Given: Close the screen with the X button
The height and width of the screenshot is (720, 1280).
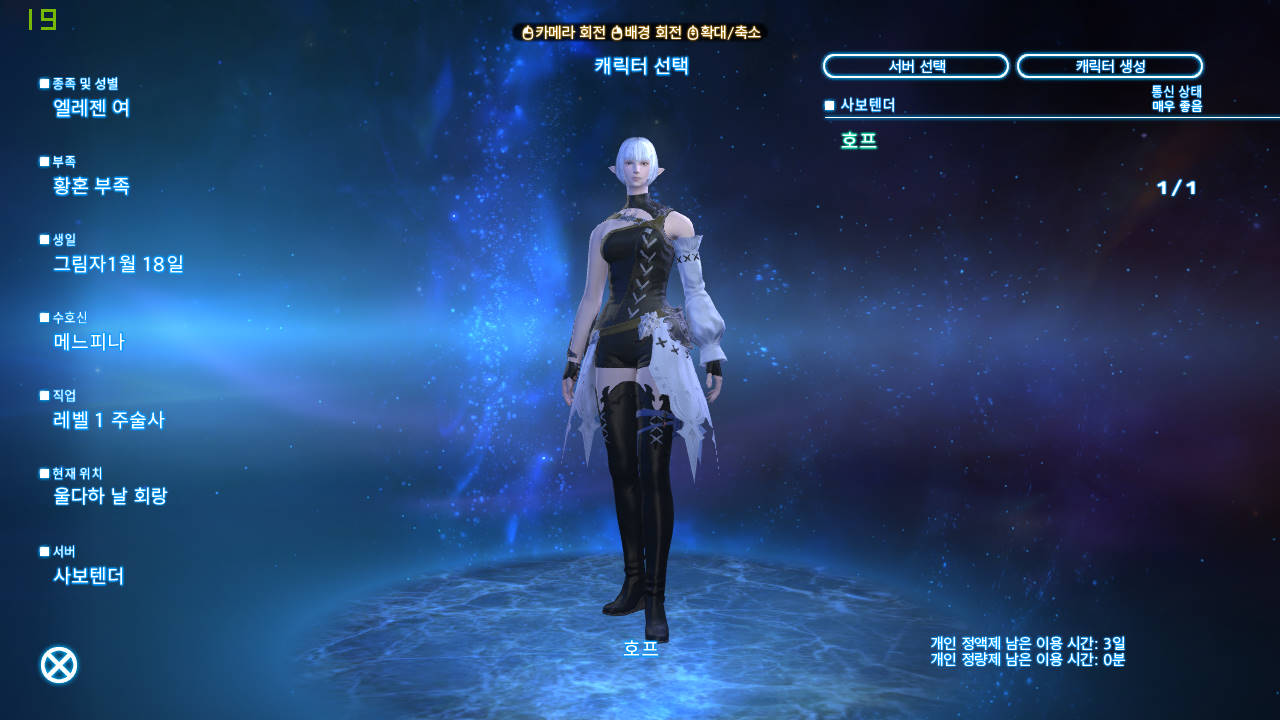Looking at the screenshot, I should pos(59,665).
